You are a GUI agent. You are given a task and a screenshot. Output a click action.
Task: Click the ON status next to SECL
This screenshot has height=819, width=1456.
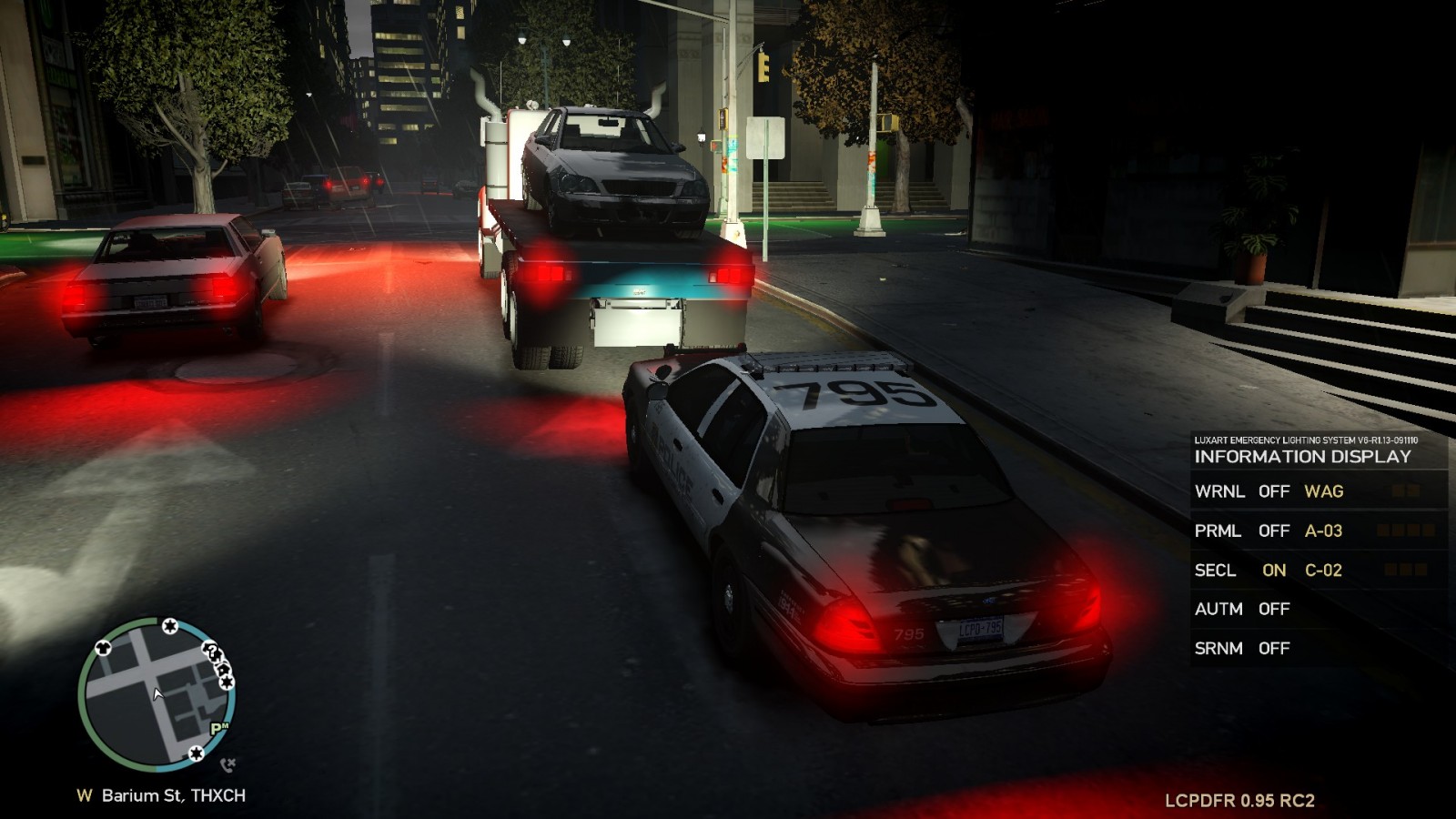(x=1272, y=570)
